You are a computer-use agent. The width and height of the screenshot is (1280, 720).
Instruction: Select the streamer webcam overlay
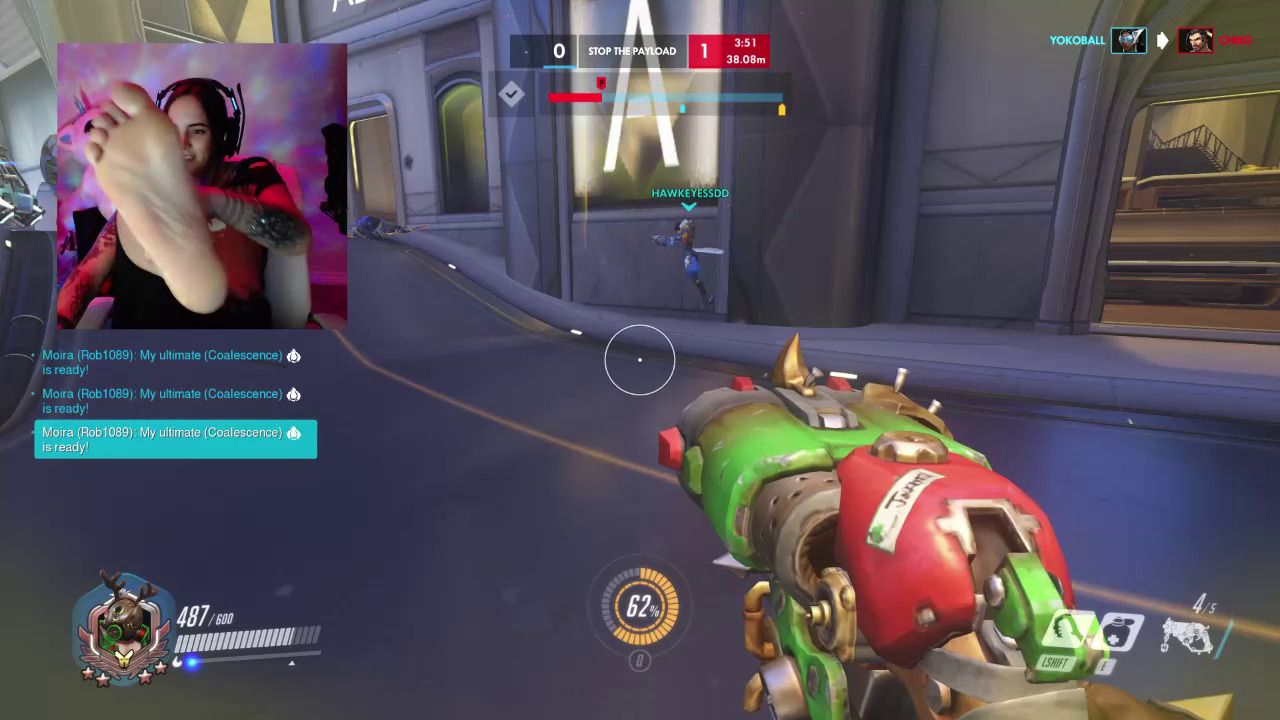pyautogui.click(x=202, y=186)
